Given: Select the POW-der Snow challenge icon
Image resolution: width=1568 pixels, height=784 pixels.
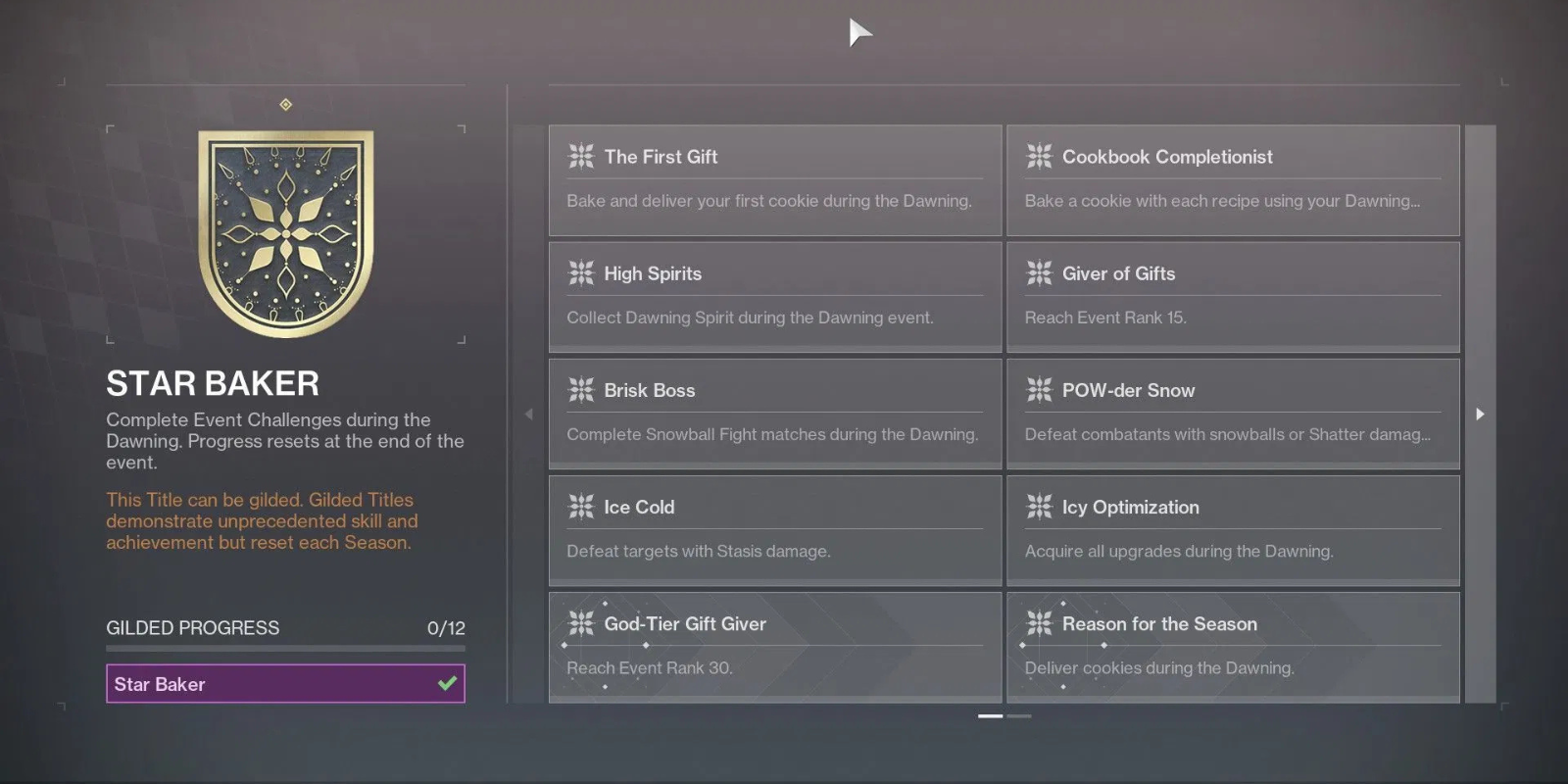Looking at the screenshot, I should [1039, 390].
